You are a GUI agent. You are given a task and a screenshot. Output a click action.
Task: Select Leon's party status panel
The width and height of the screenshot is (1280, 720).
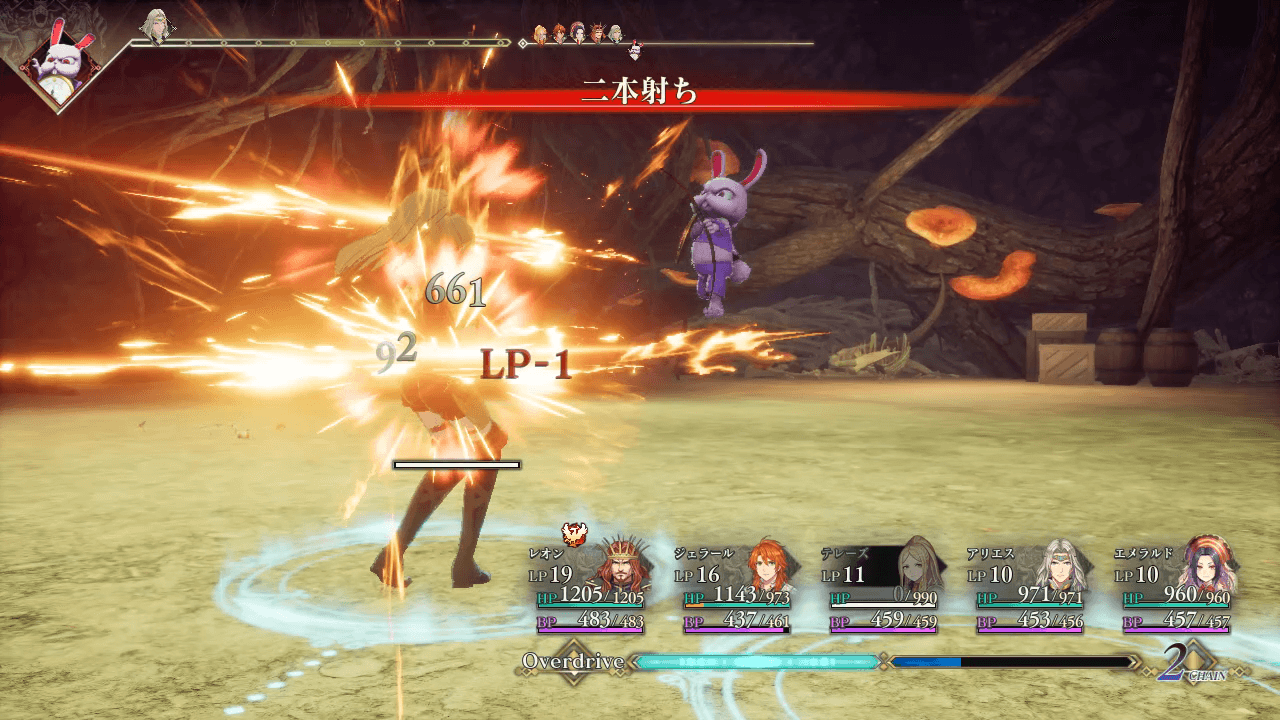point(588,590)
